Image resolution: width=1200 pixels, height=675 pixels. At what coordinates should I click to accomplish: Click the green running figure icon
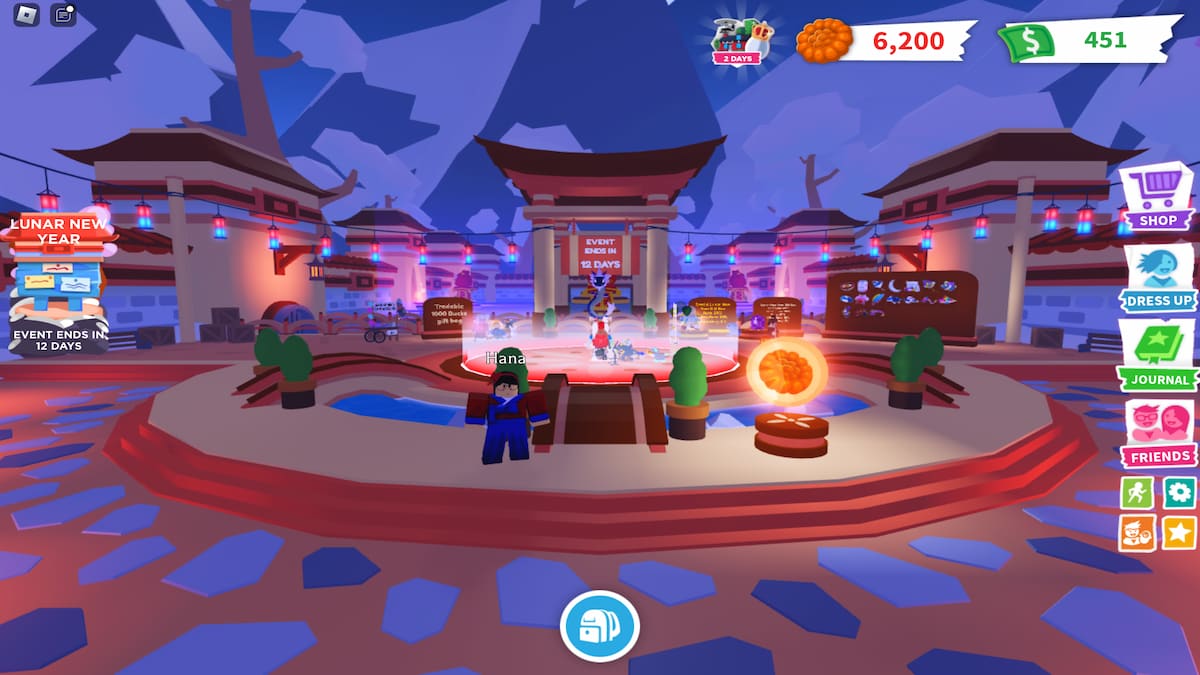coord(1137,493)
